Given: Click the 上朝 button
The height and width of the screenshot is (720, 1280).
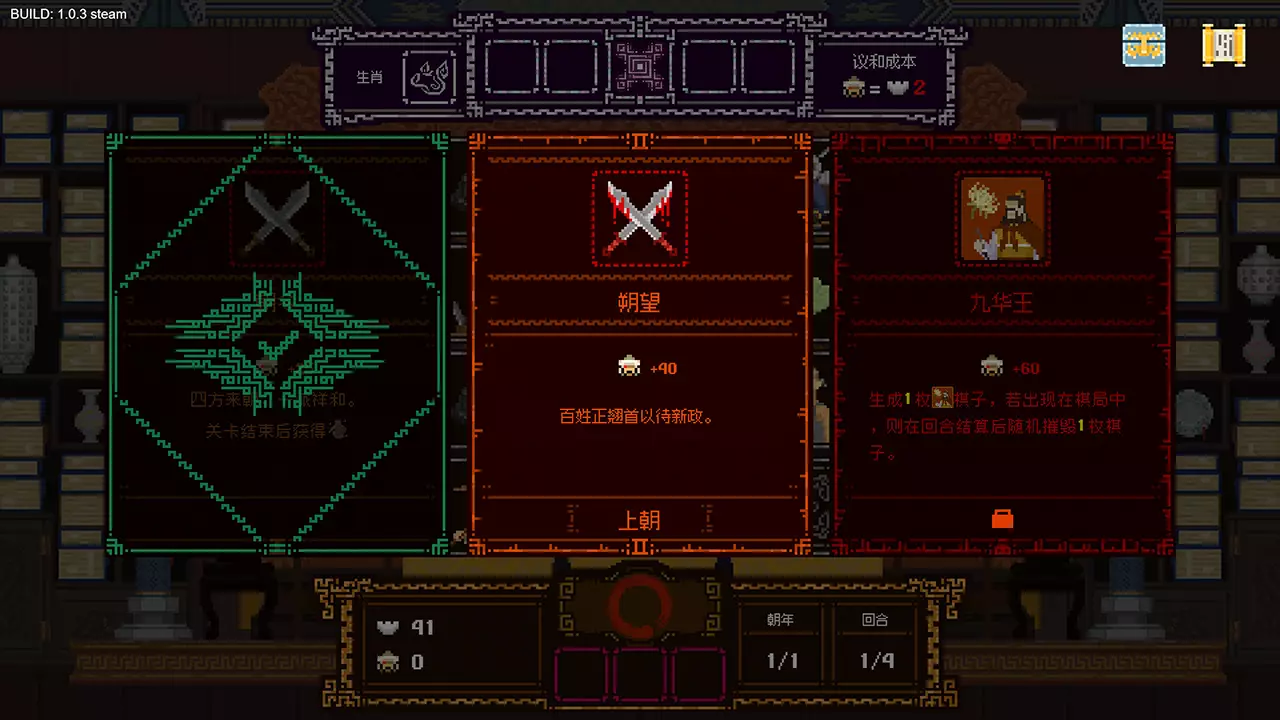Looking at the screenshot, I should click(x=639, y=520).
